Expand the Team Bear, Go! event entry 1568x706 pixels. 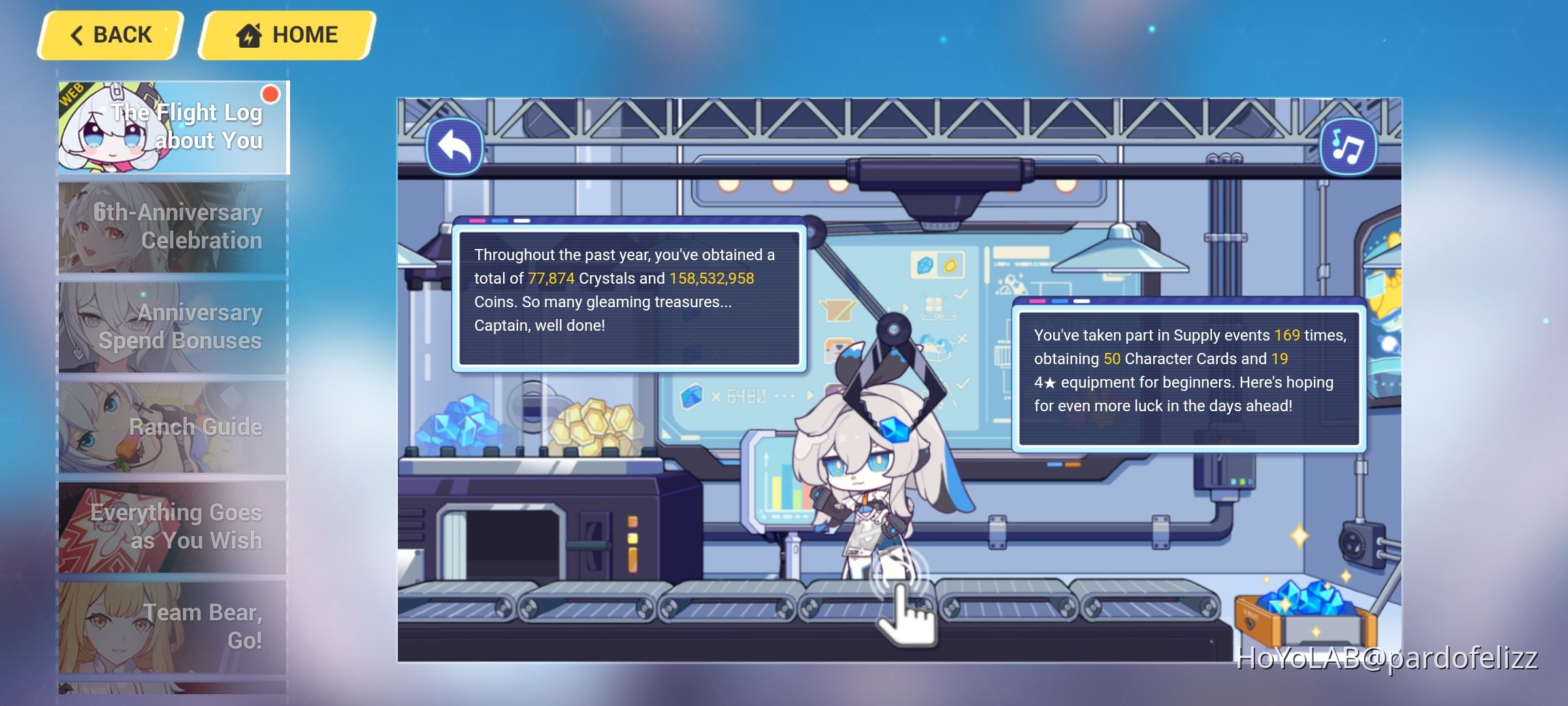pyautogui.click(x=172, y=626)
